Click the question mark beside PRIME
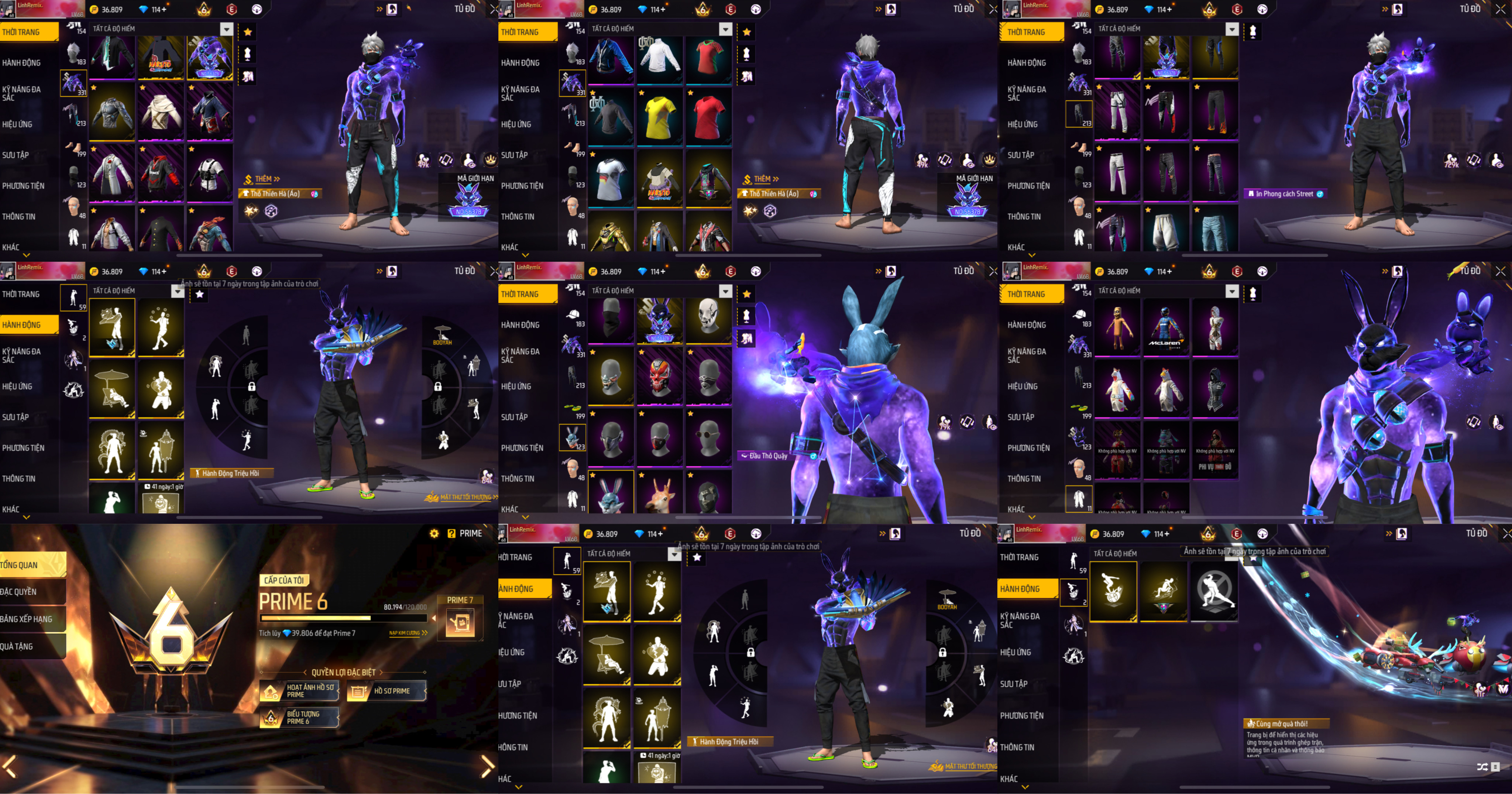This screenshot has height=794, width=1512. pos(451,533)
